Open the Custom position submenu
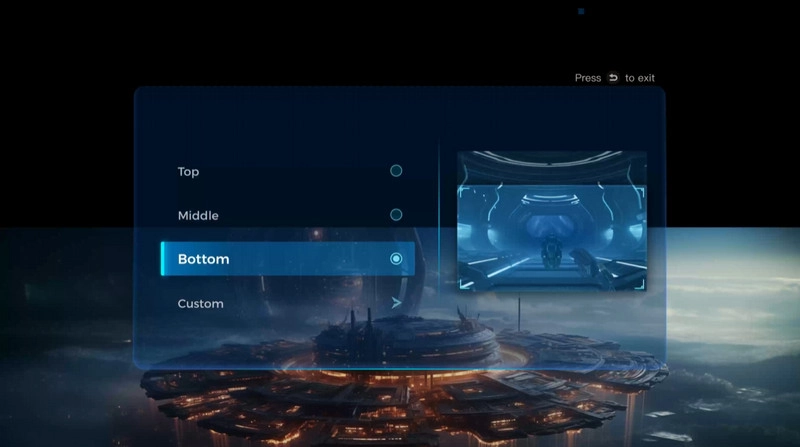Screen dimensions: 800x447 [288, 303]
